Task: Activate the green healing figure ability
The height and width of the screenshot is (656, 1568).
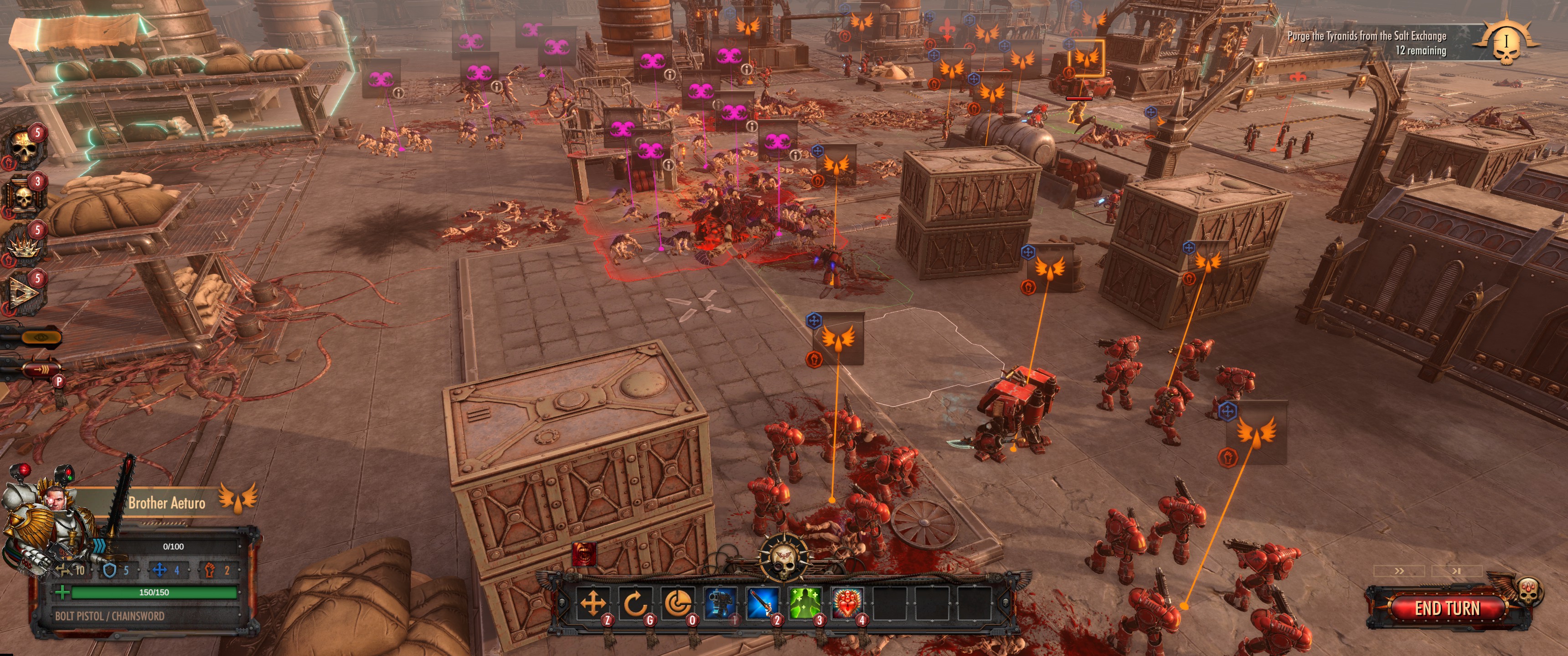Action: click(x=805, y=603)
